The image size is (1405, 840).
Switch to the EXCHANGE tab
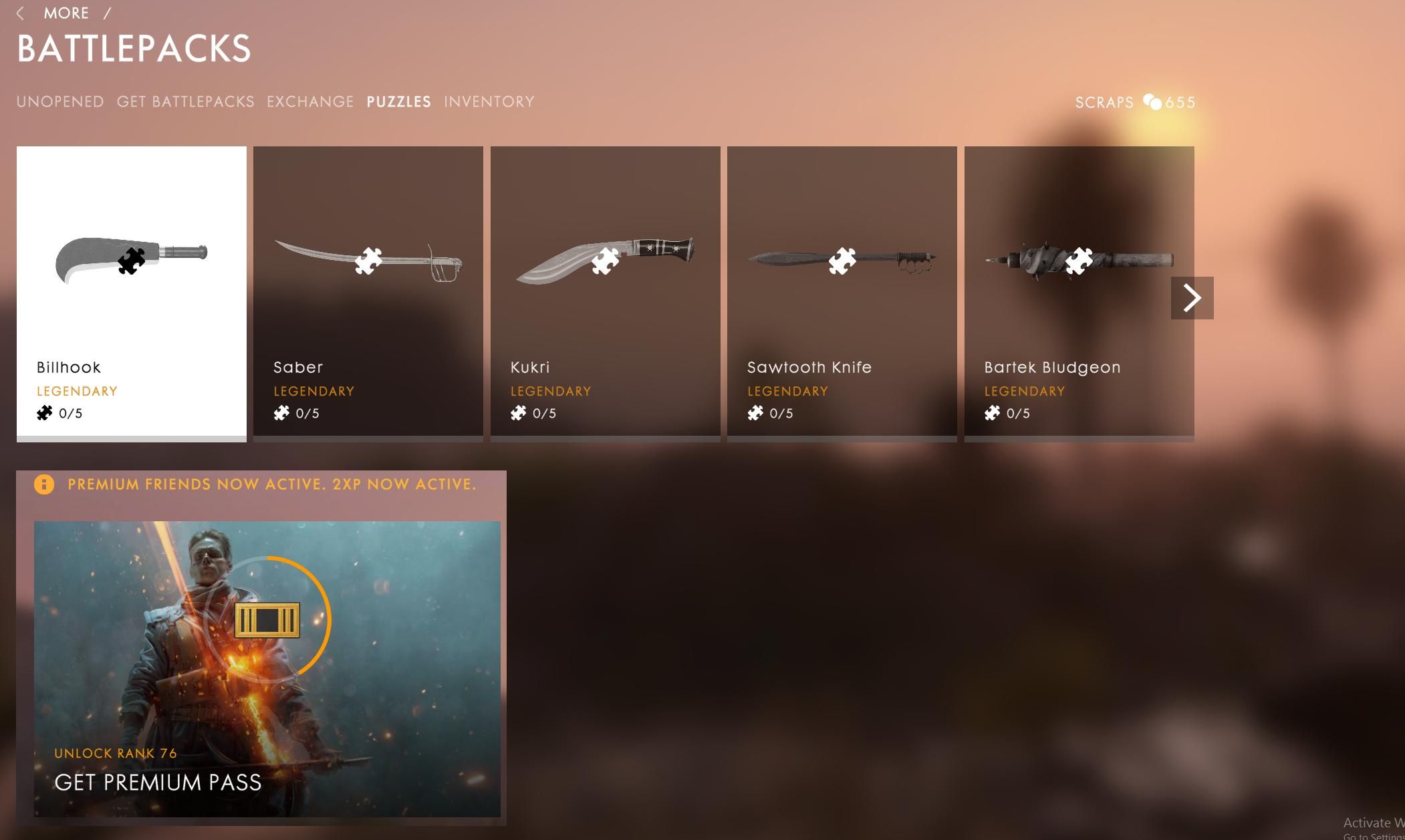click(310, 102)
